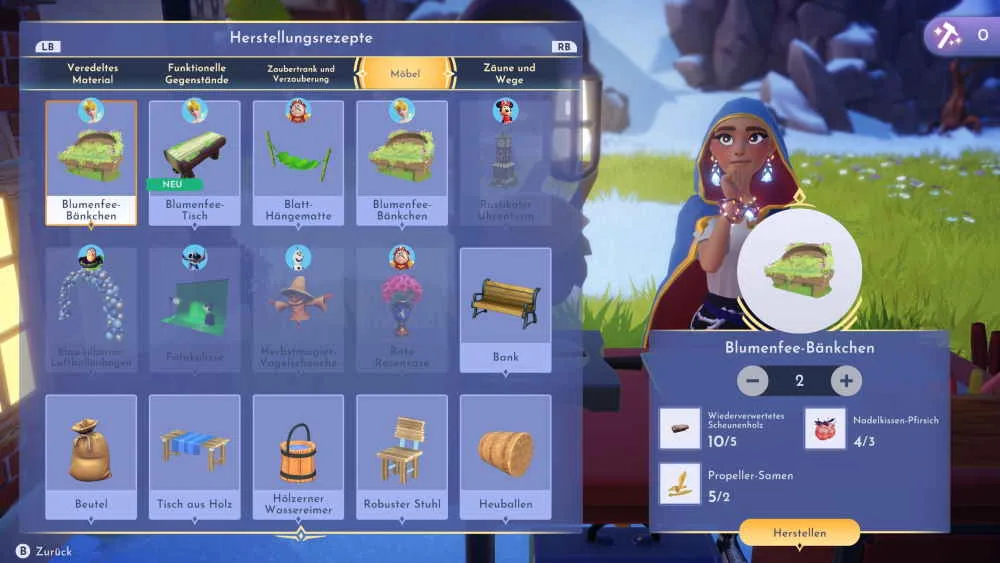1000x563 pixels.
Task: Select the Bank furniture recipe
Action: pyautogui.click(x=505, y=310)
